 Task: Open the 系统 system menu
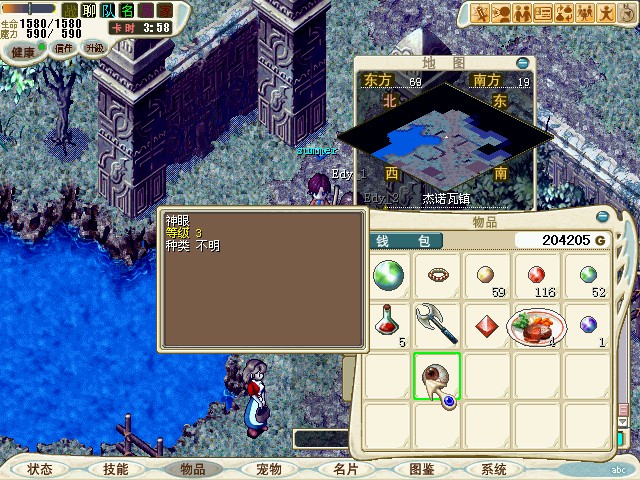click(x=494, y=469)
